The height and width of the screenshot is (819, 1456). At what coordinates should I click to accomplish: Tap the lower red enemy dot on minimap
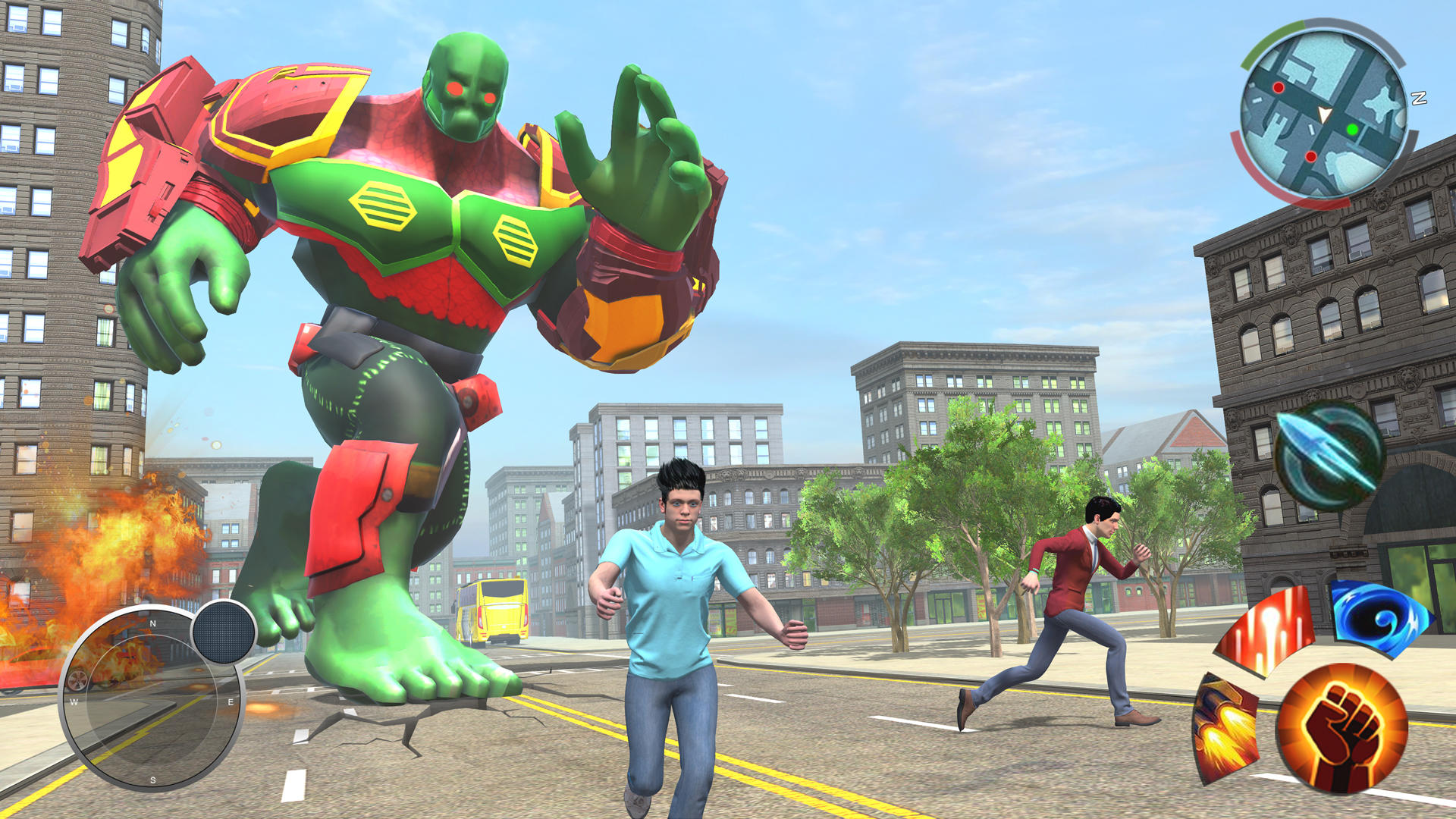click(1311, 156)
